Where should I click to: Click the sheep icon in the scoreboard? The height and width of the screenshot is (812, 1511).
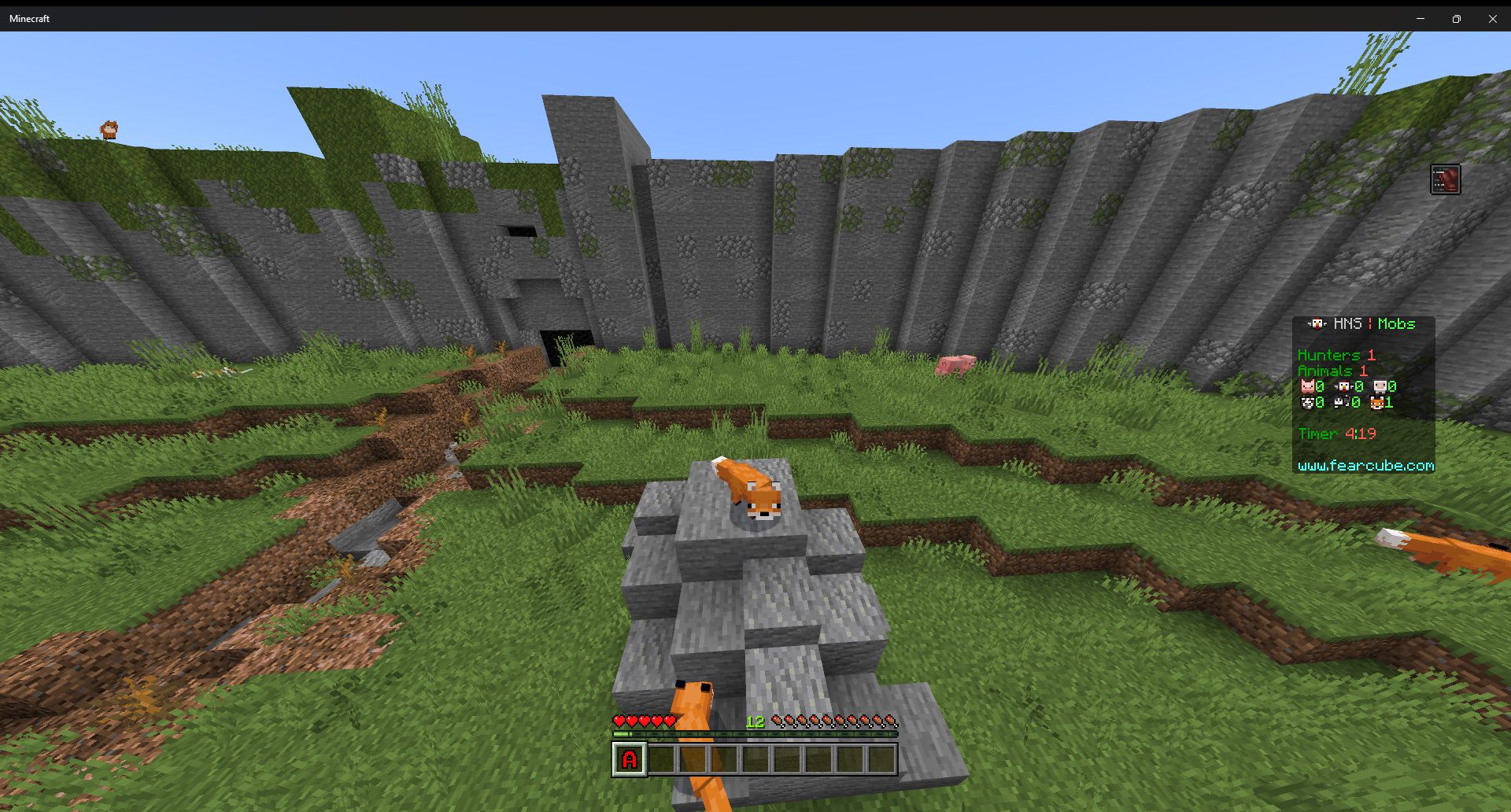coord(1380,386)
